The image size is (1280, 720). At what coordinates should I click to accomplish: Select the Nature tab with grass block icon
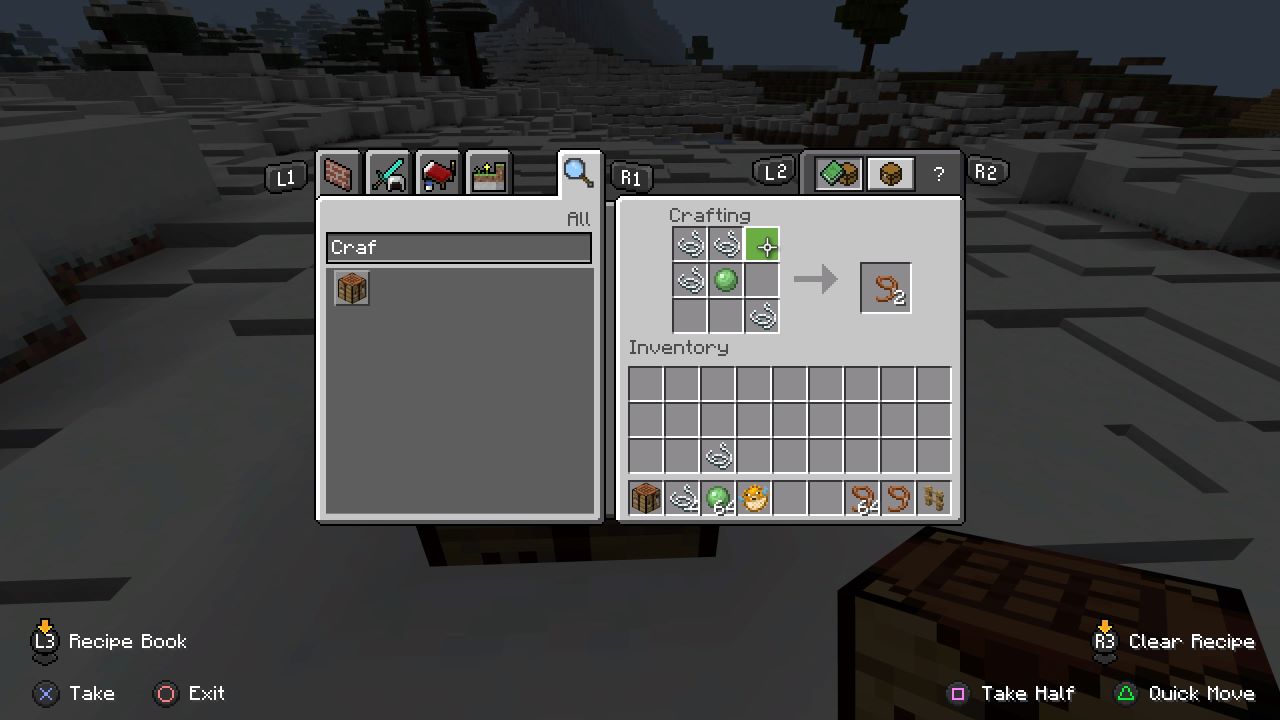(488, 173)
